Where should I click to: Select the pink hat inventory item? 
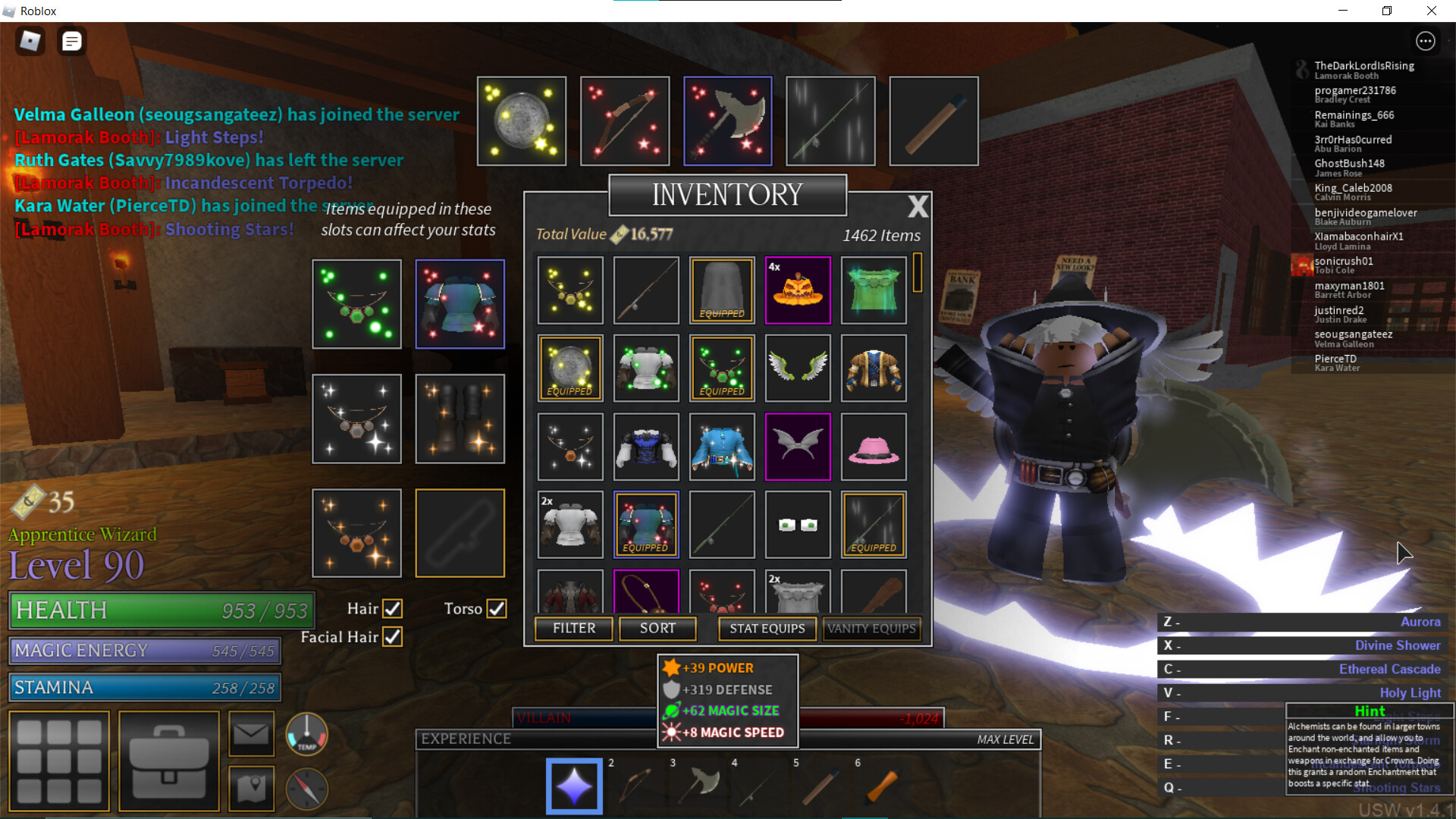coord(874,447)
